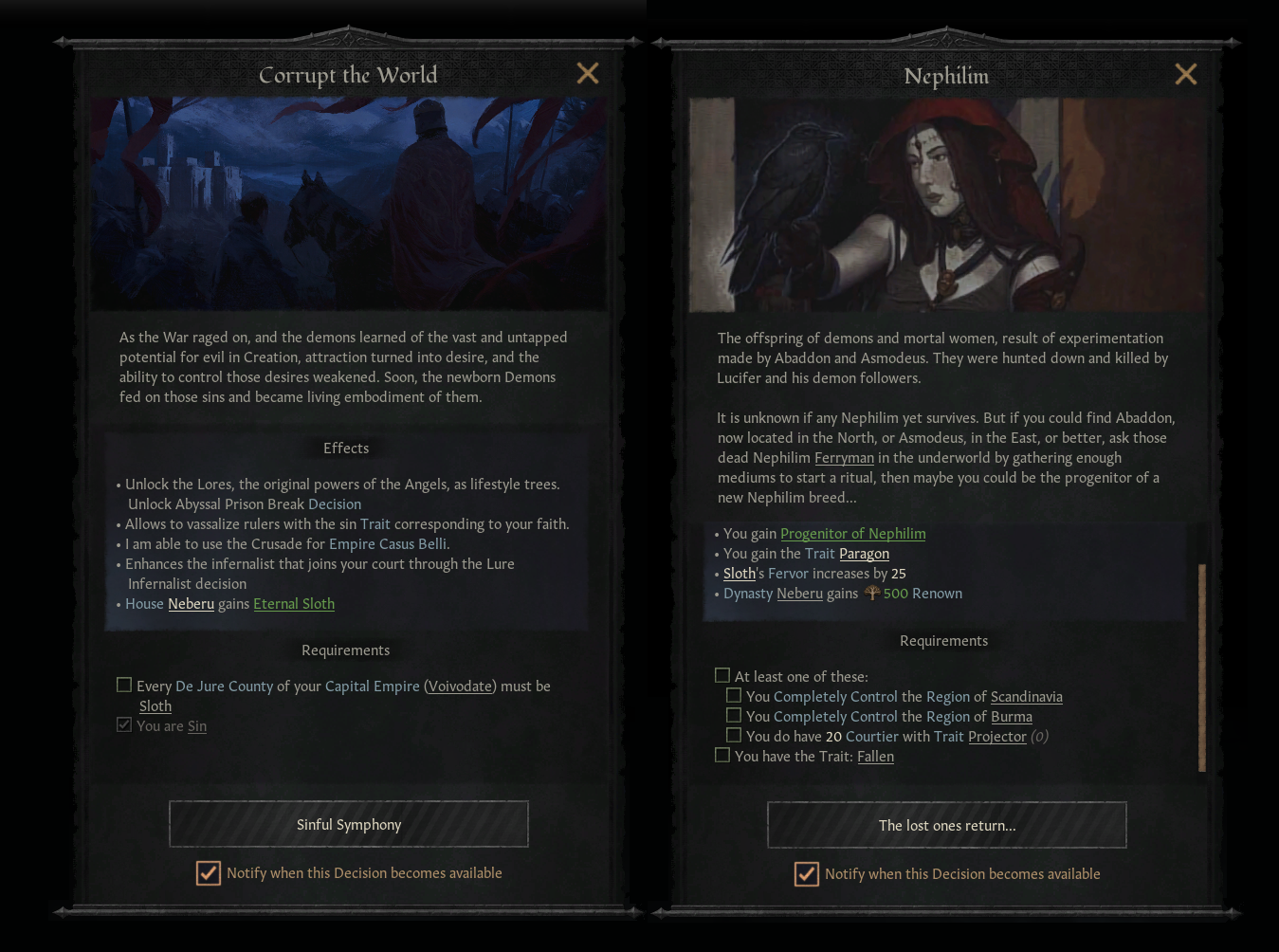Follow the Progenitor of Nephilim link
This screenshot has height=952, width=1279.
(852, 533)
